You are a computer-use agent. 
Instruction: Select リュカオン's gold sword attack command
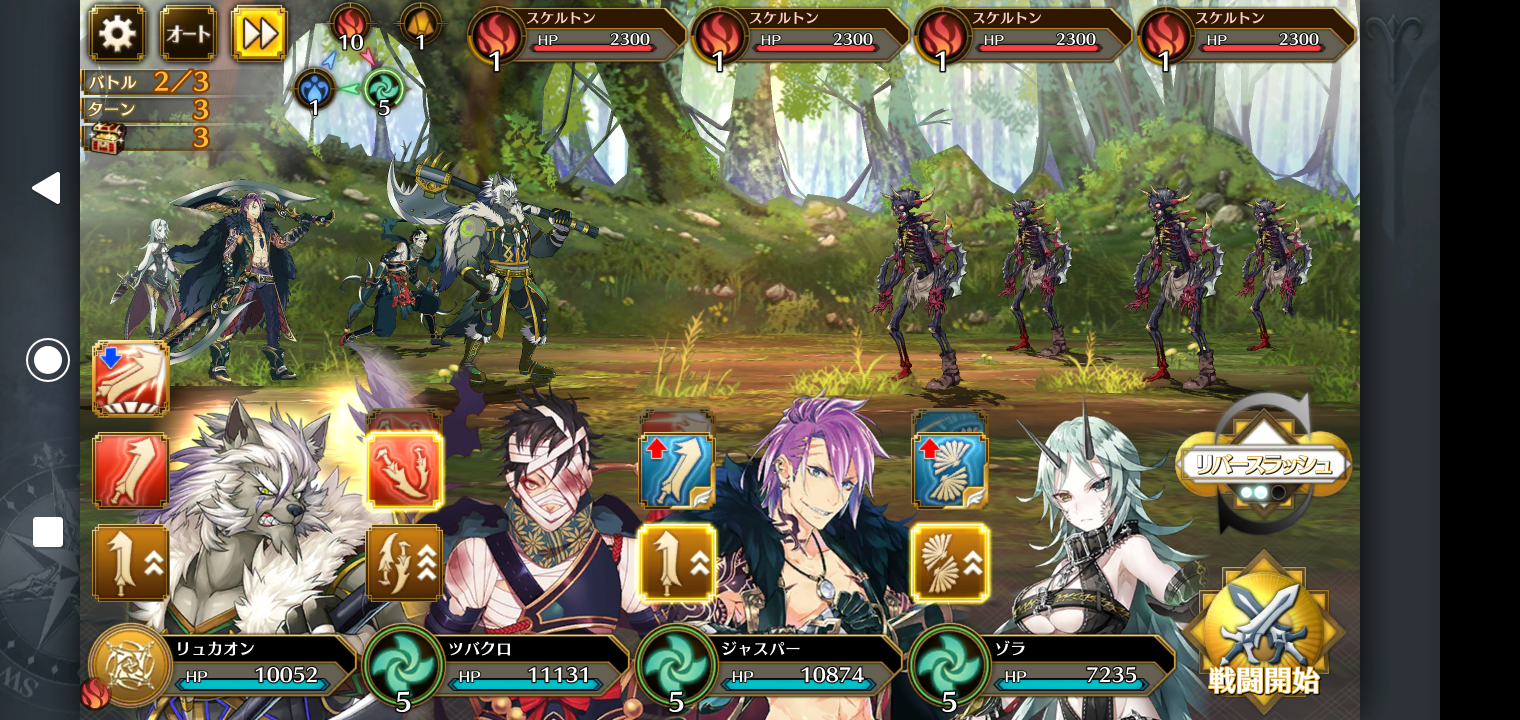[131, 563]
